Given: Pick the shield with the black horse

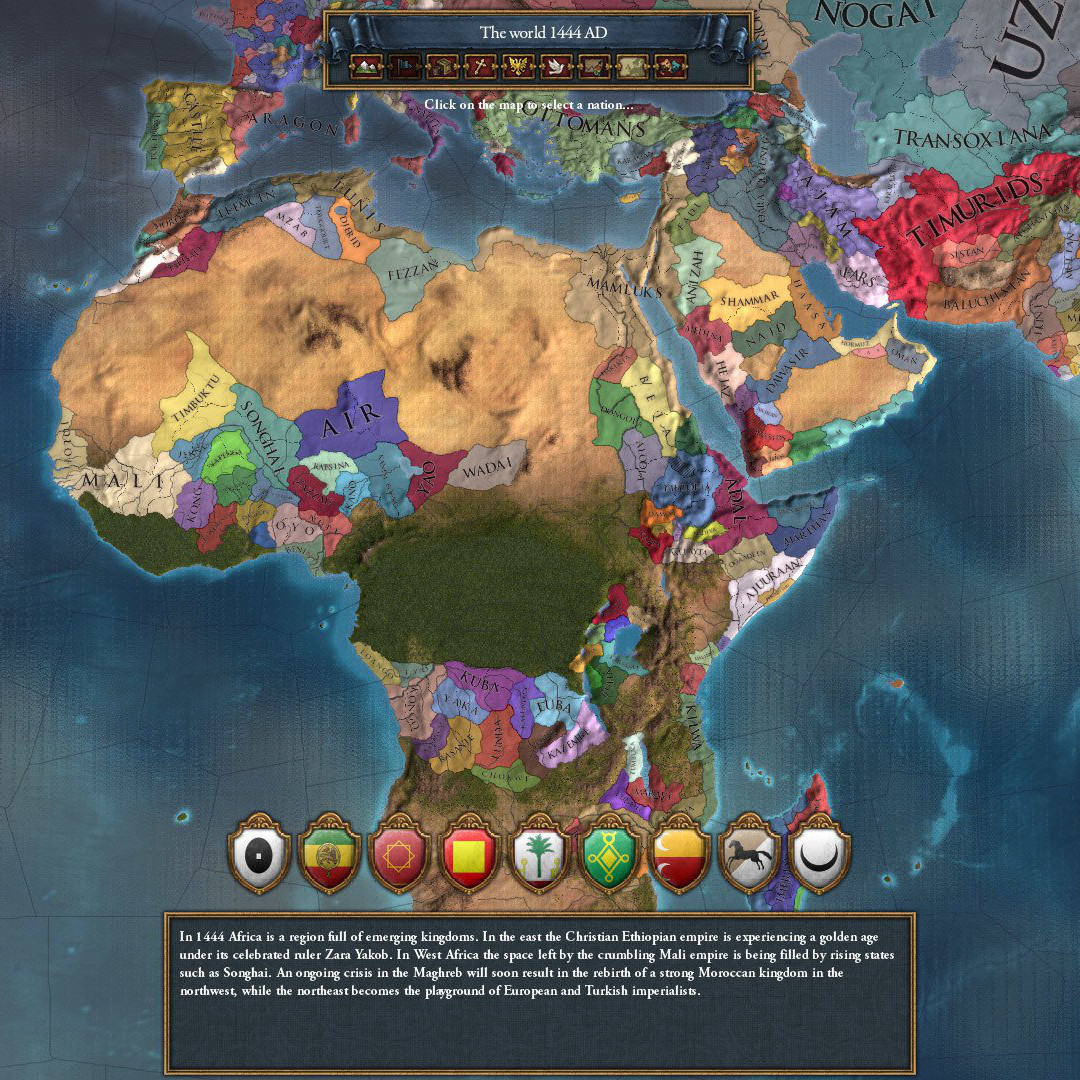Looking at the screenshot, I should (x=750, y=856).
